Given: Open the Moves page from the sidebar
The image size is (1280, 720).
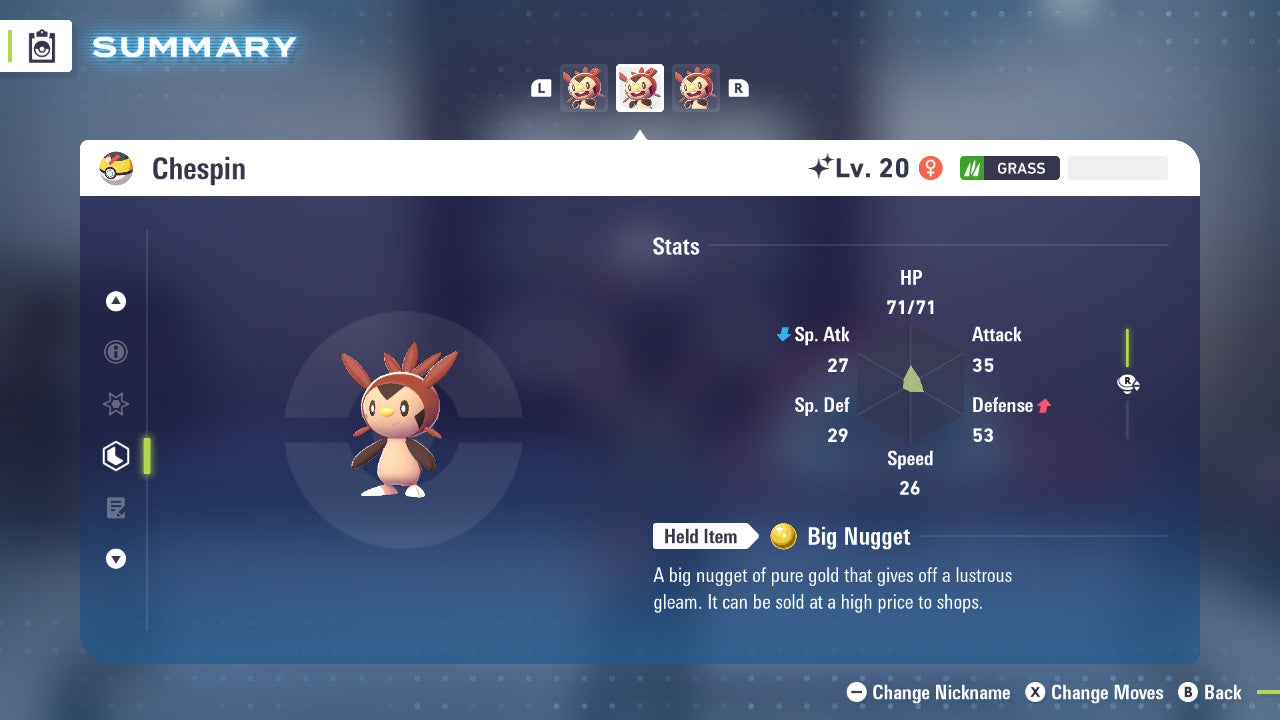Looking at the screenshot, I should point(115,507).
